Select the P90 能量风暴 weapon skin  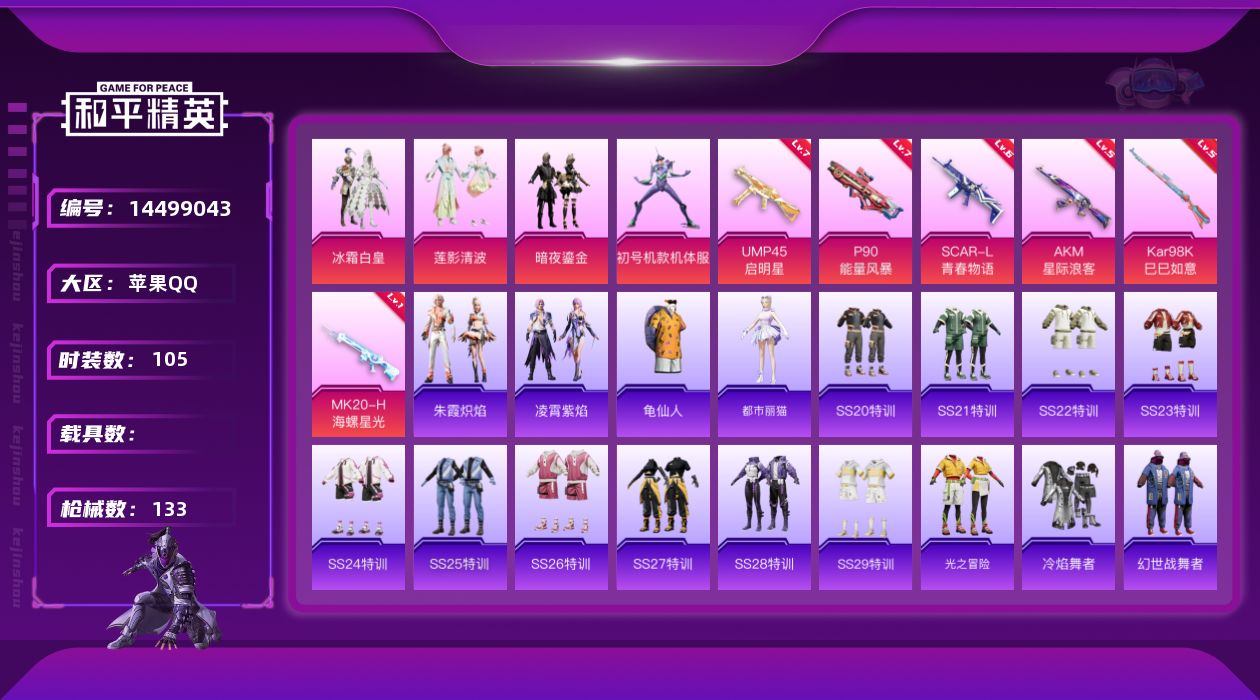pyautogui.click(x=865, y=210)
